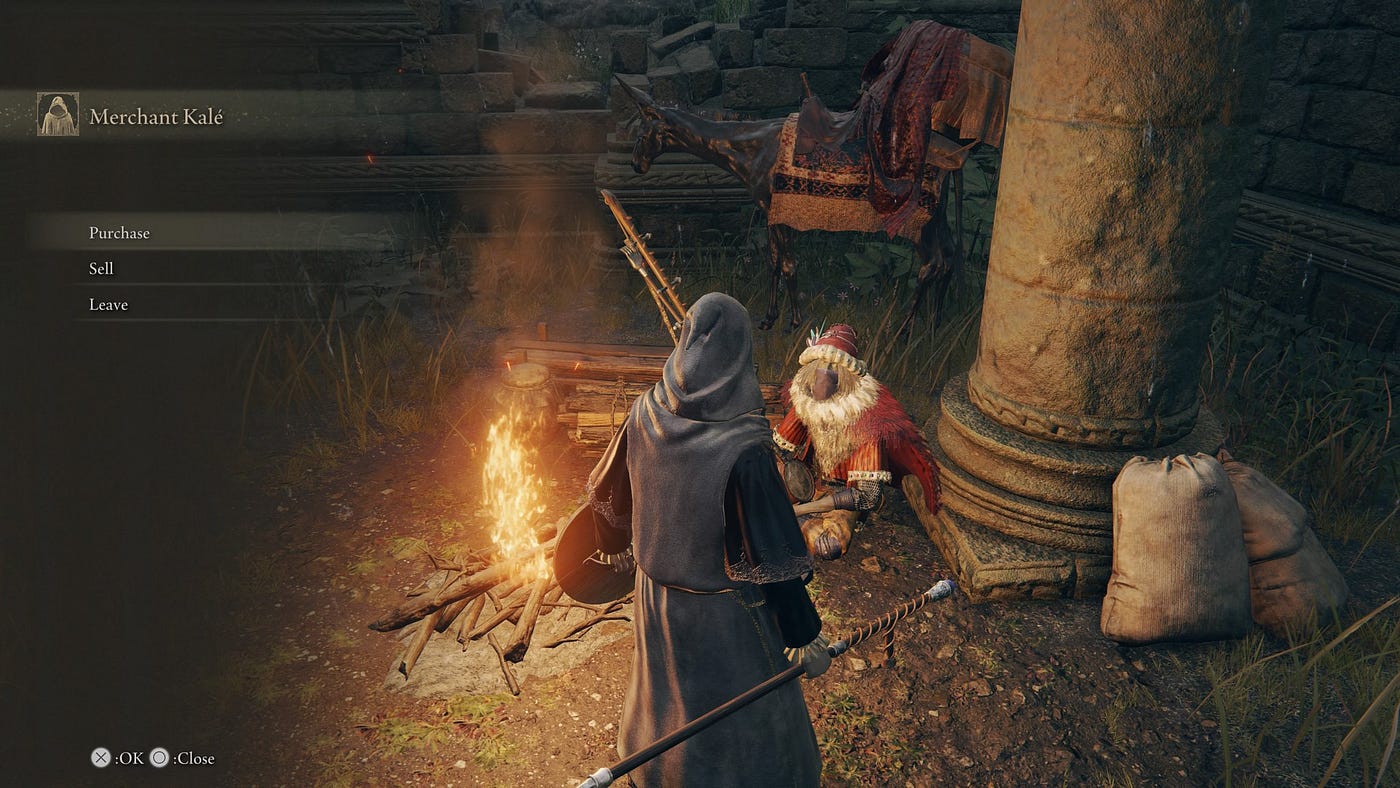Pick Leave to exit the shop
This screenshot has width=1400, height=788.
point(108,305)
